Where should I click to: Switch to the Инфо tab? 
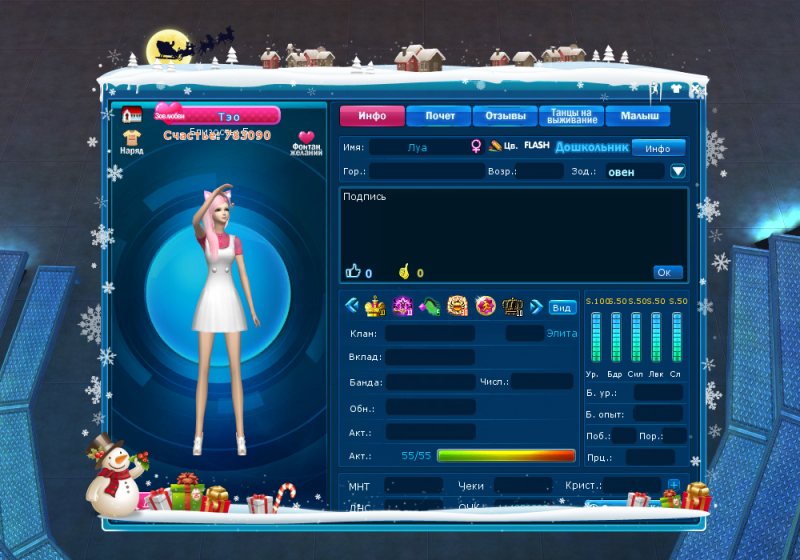click(x=371, y=116)
